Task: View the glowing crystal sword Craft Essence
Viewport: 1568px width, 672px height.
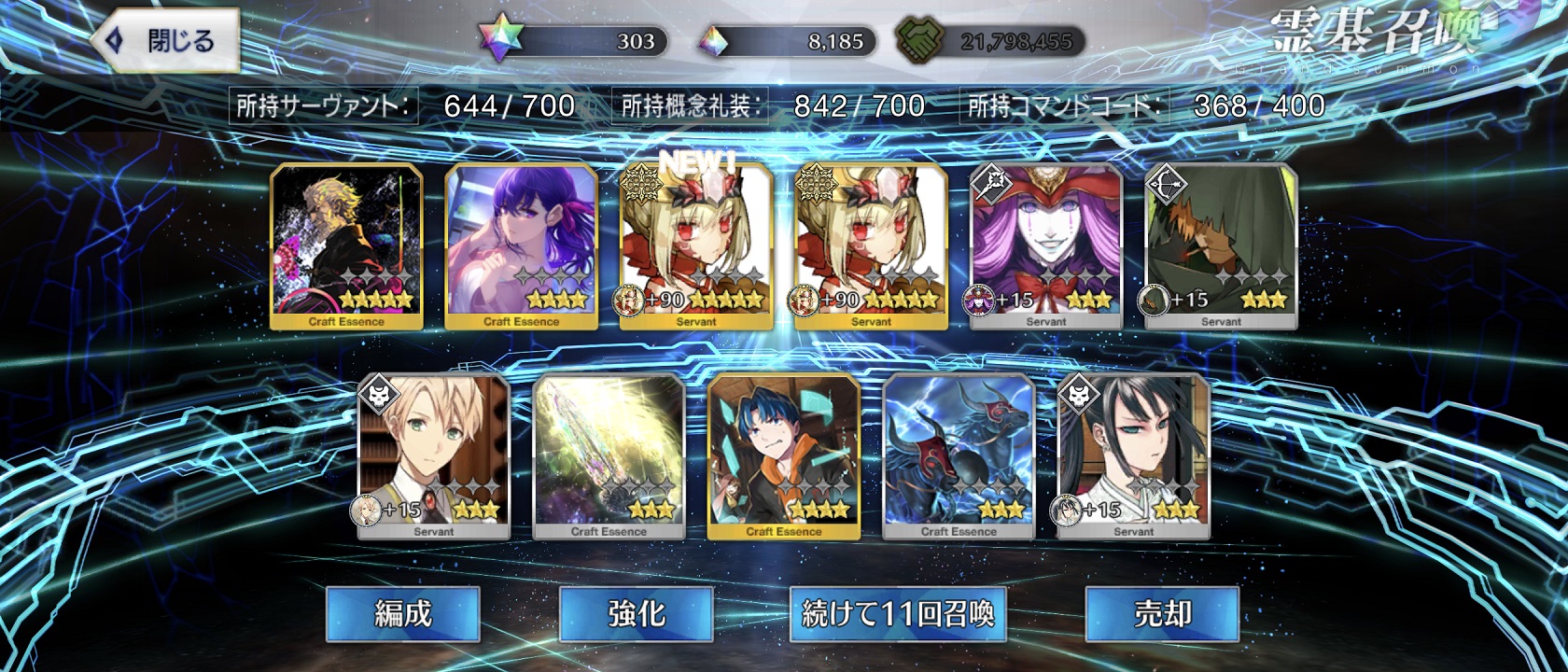Action: pyautogui.click(x=609, y=456)
